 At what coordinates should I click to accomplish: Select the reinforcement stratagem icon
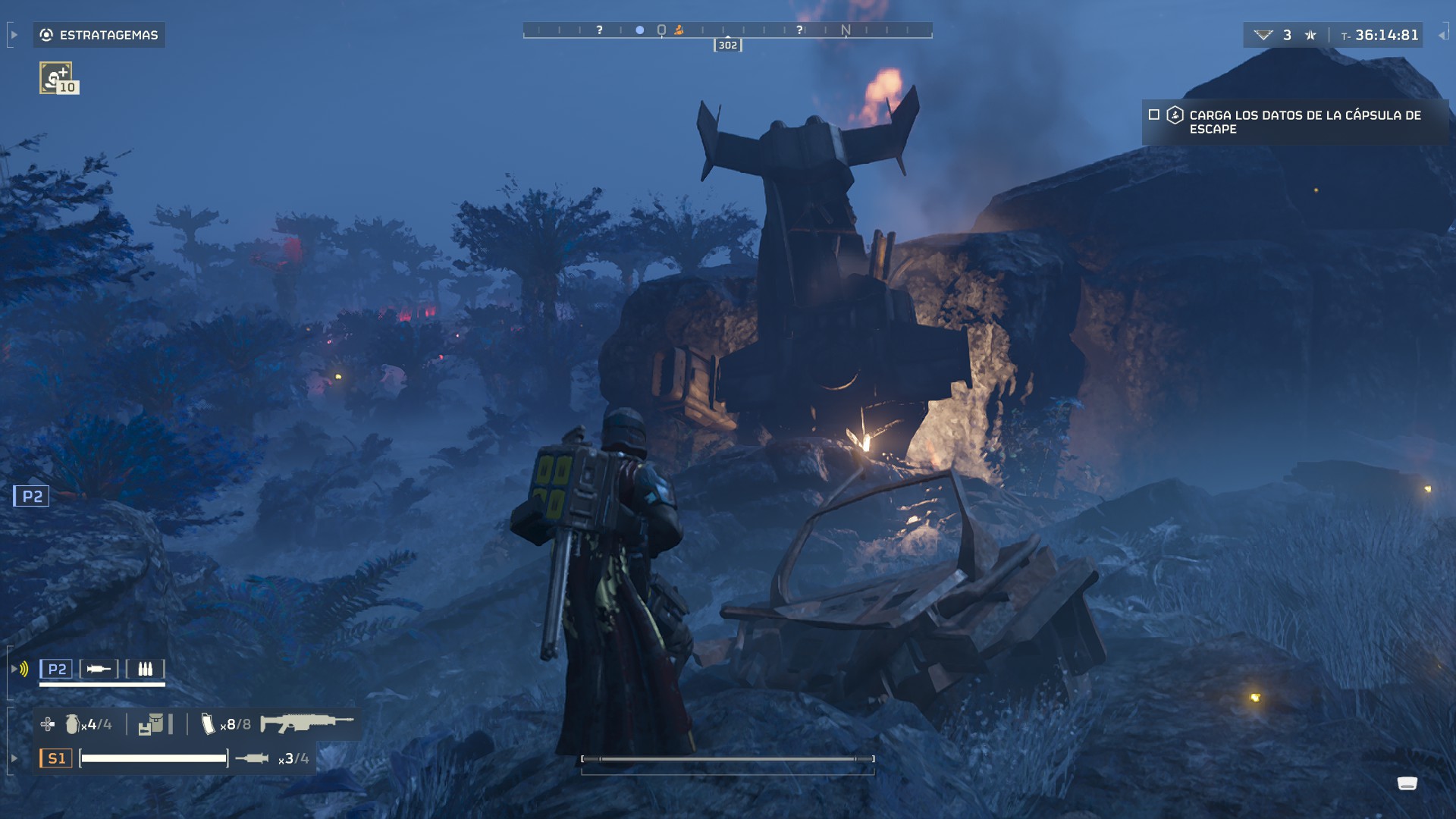(56, 77)
